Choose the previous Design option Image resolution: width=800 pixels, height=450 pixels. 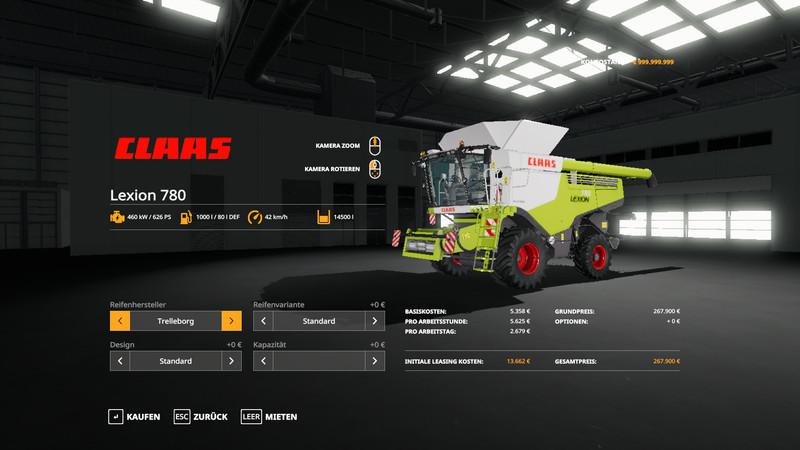120,361
